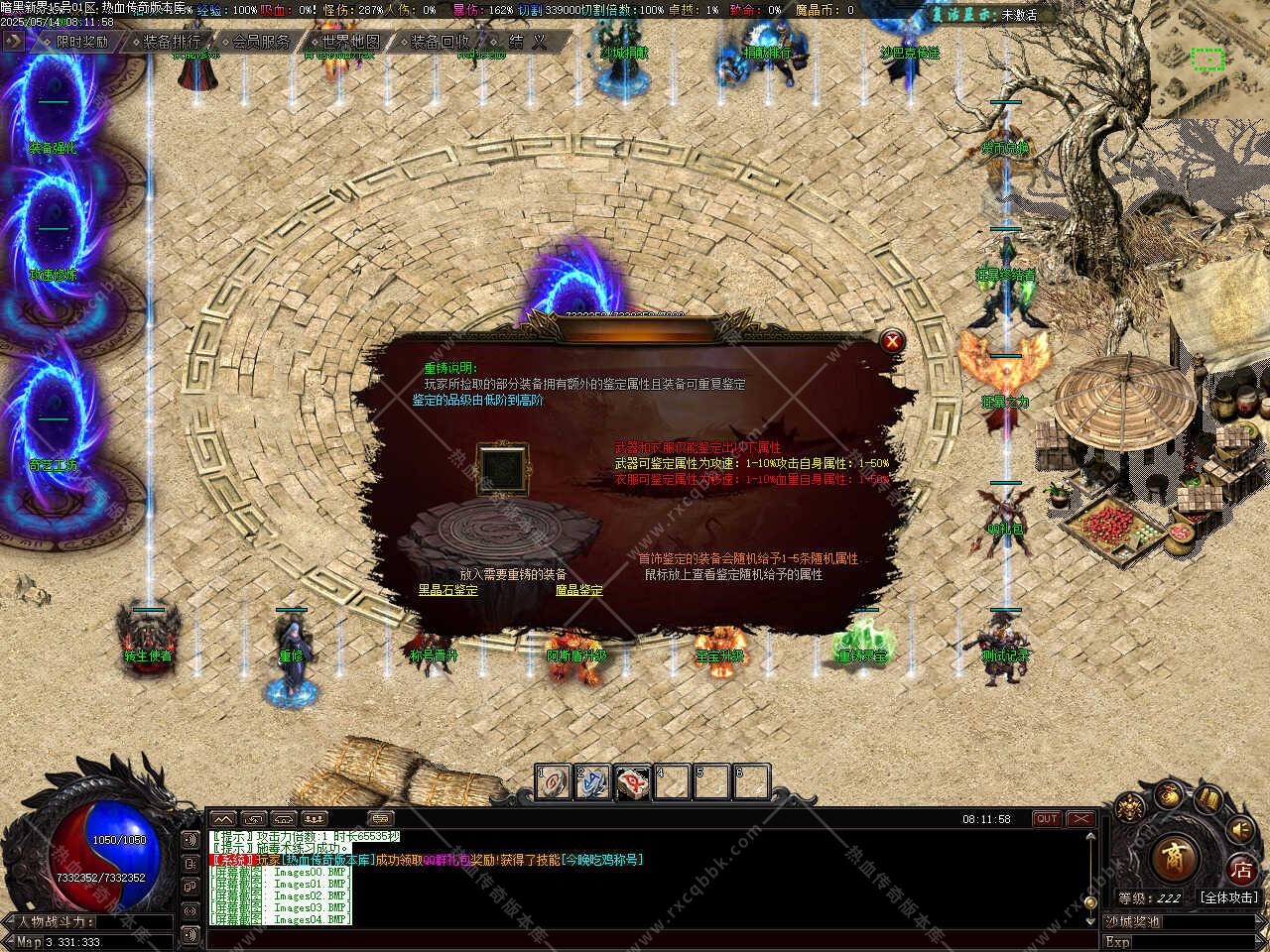Screen dimensions: 1270x952
Task: Open the 限时奖励 menu
Action: 77,42
